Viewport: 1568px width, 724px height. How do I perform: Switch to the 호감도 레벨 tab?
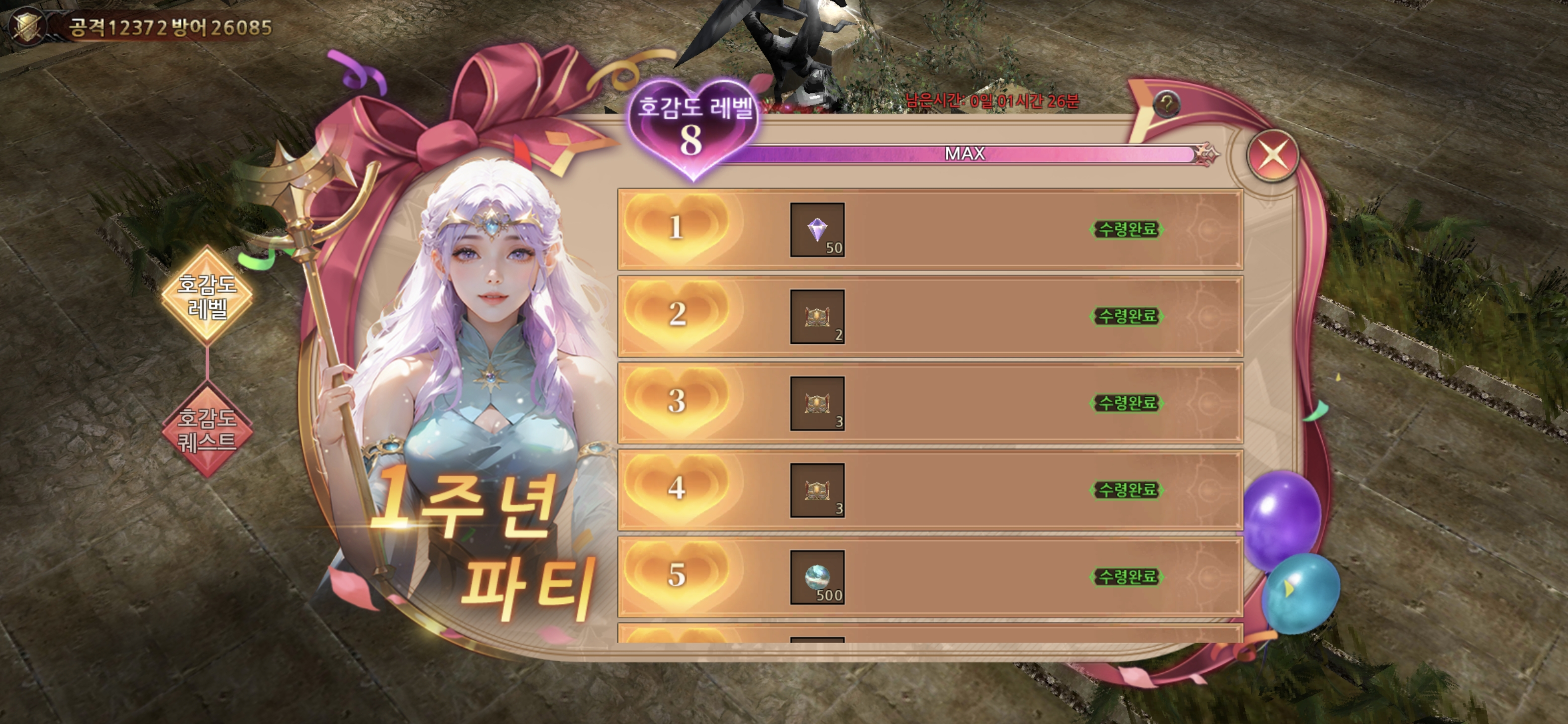coord(207,296)
